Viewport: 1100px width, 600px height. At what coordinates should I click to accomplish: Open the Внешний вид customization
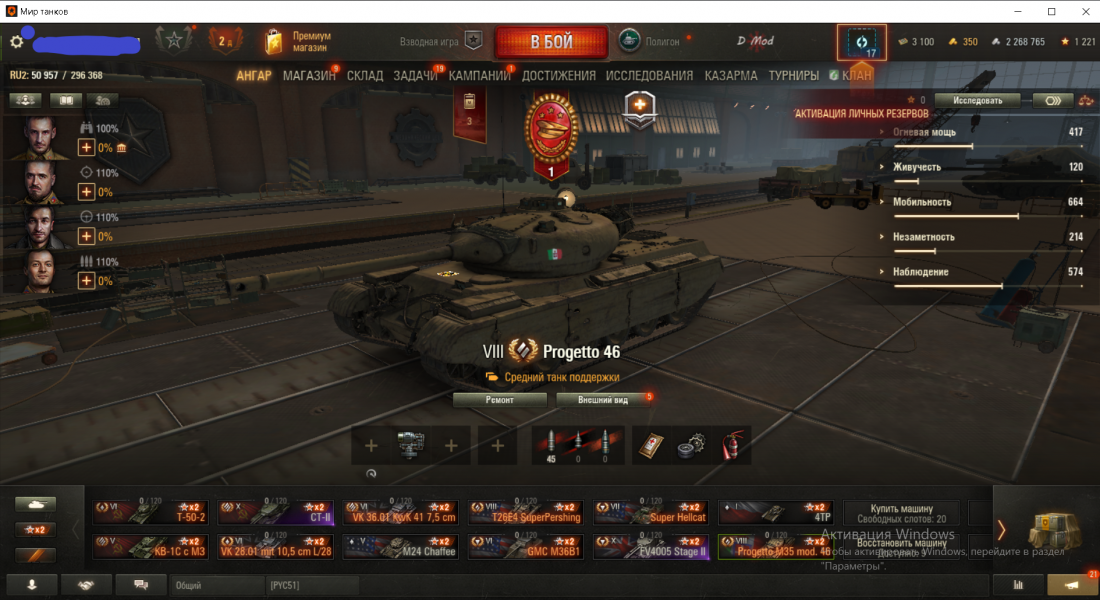click(x=605, y=400)
